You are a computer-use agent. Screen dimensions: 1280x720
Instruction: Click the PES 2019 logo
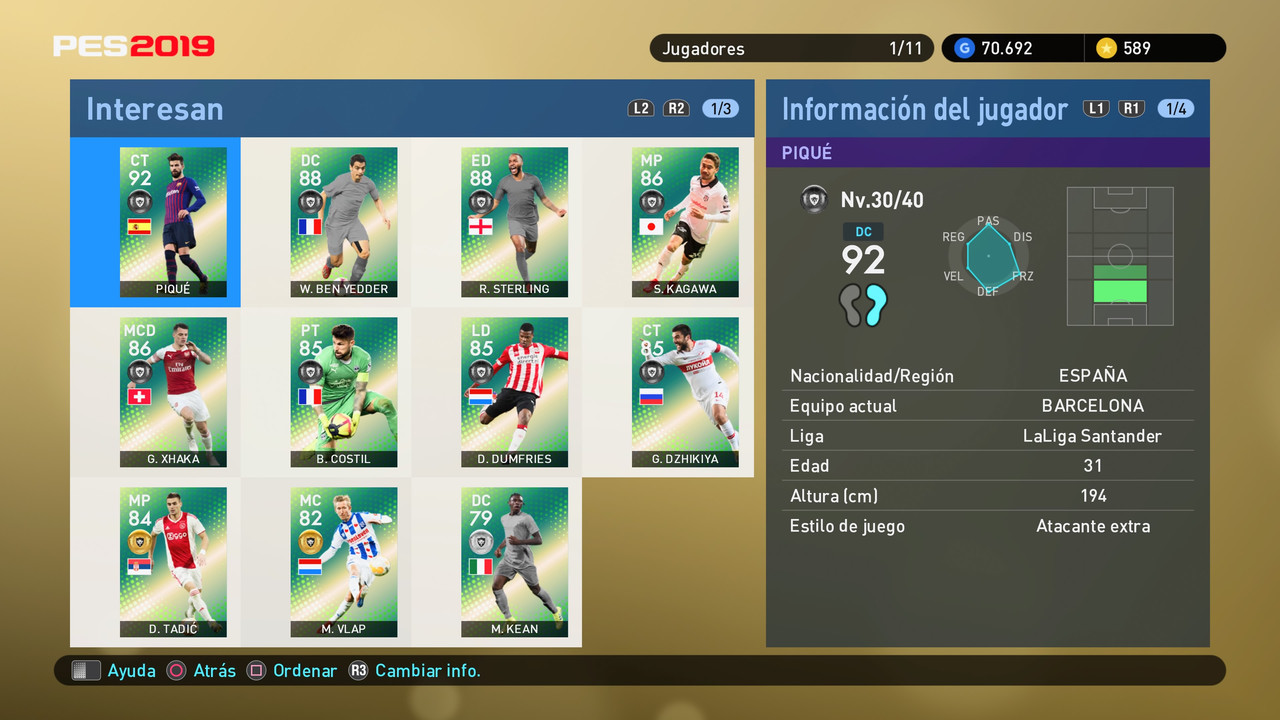pos(134,46)
